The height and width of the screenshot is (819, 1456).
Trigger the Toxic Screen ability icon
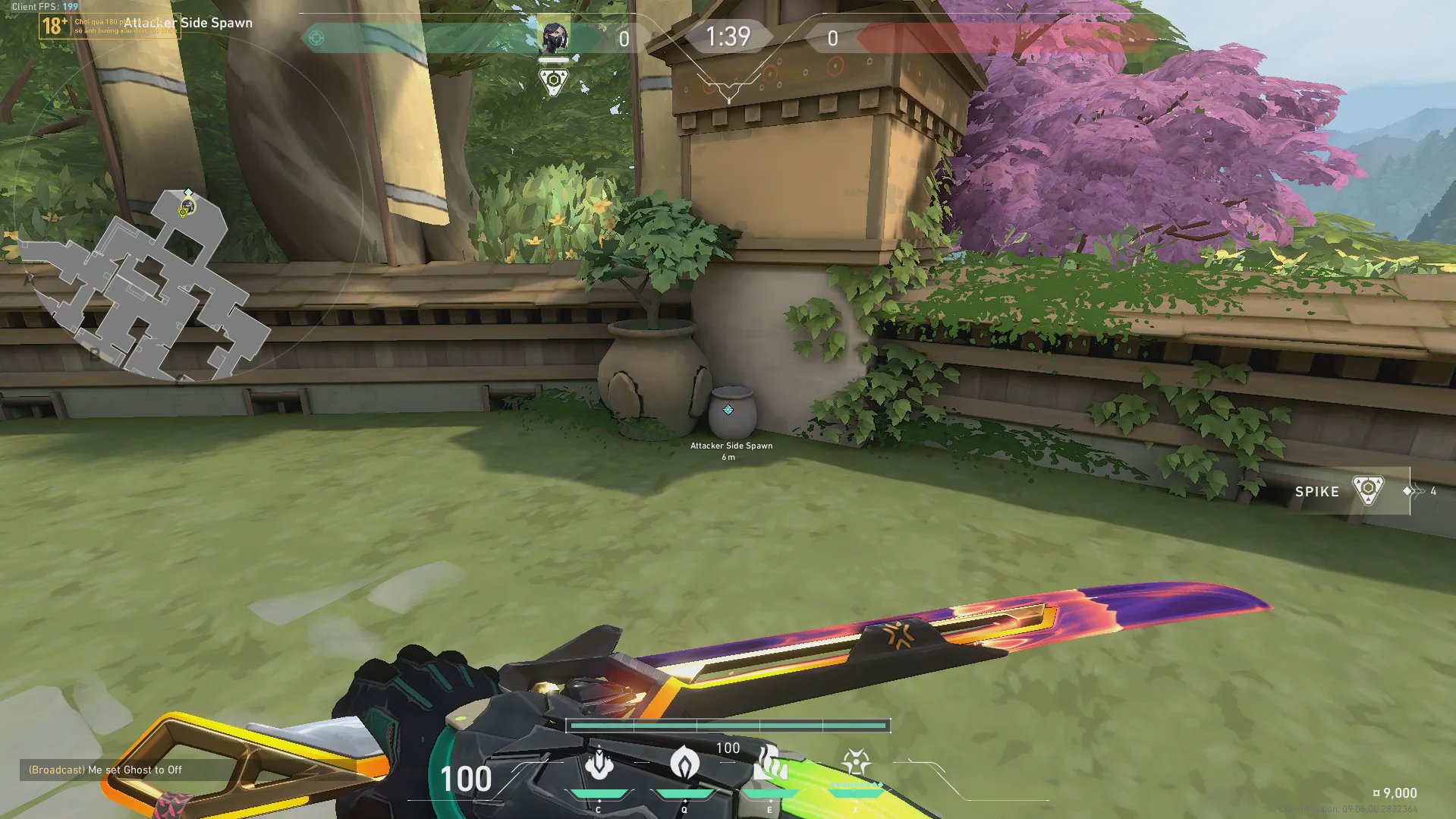769,764
